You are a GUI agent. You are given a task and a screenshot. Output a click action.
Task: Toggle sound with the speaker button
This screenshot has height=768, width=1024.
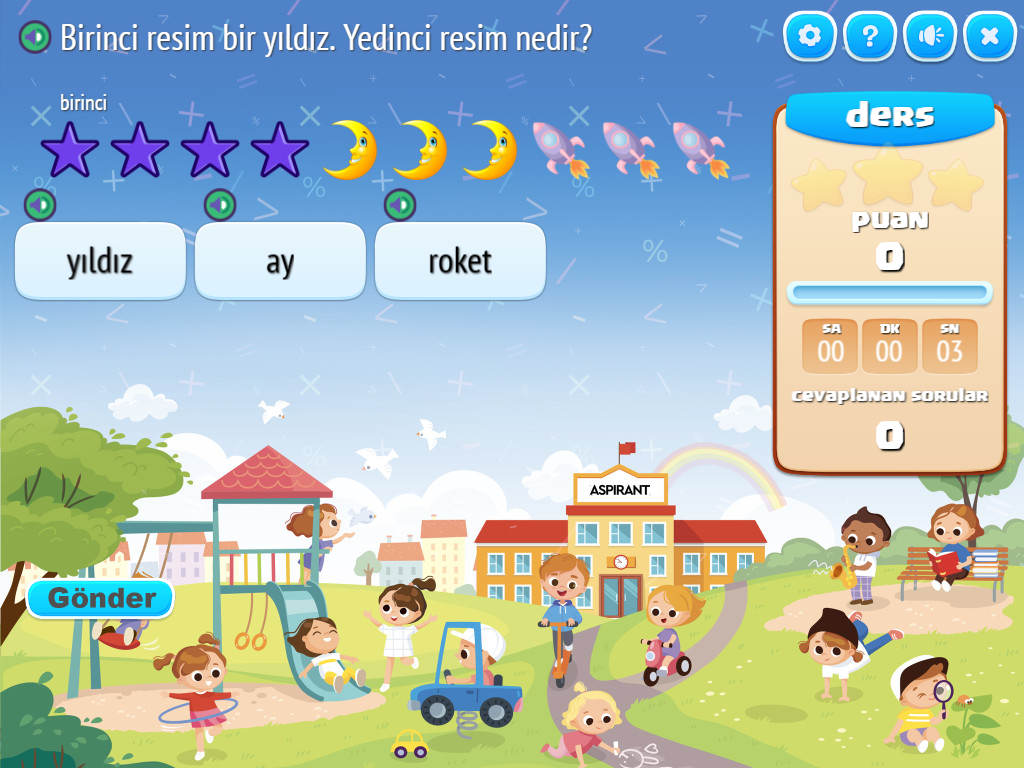point(930,37)
